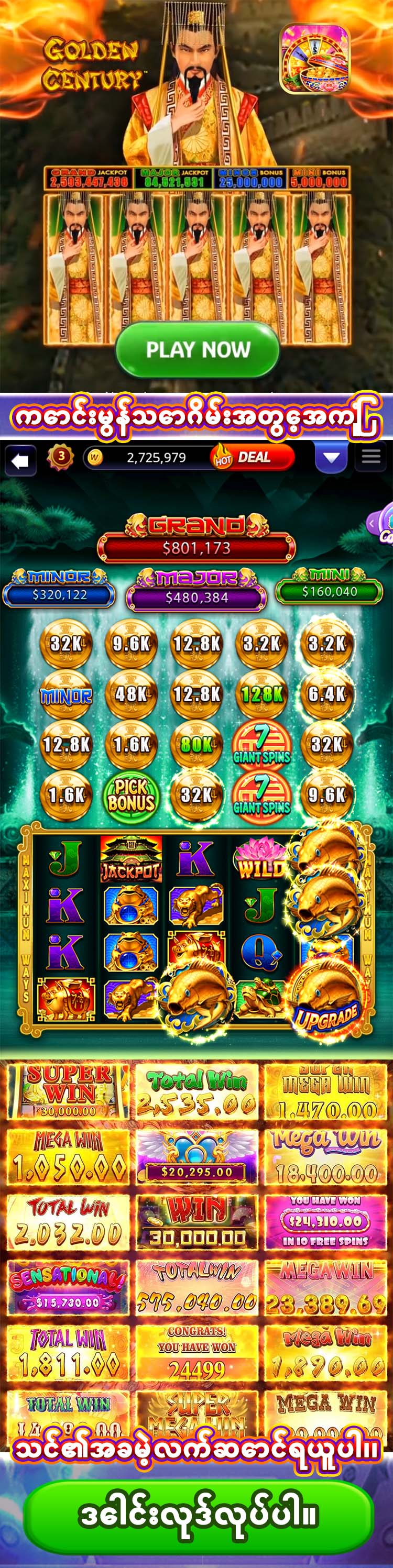Open the hamburger menu
The image size is (393, 1568).
371,457
